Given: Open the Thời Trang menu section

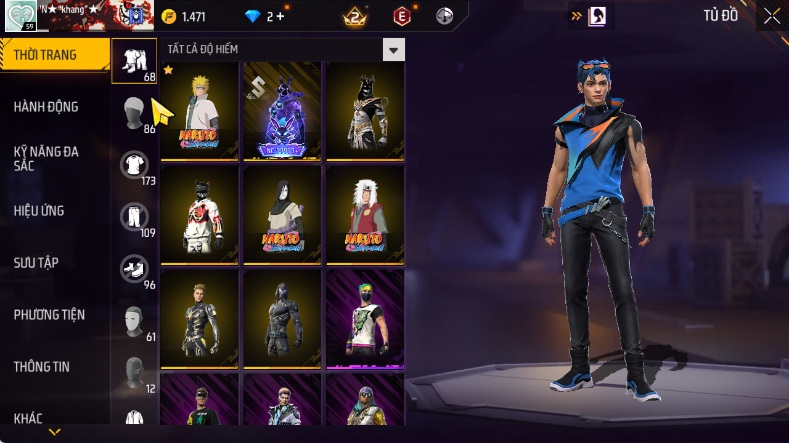Looking at the screenshot, I should pyautogui.click(x=45, y=55).
